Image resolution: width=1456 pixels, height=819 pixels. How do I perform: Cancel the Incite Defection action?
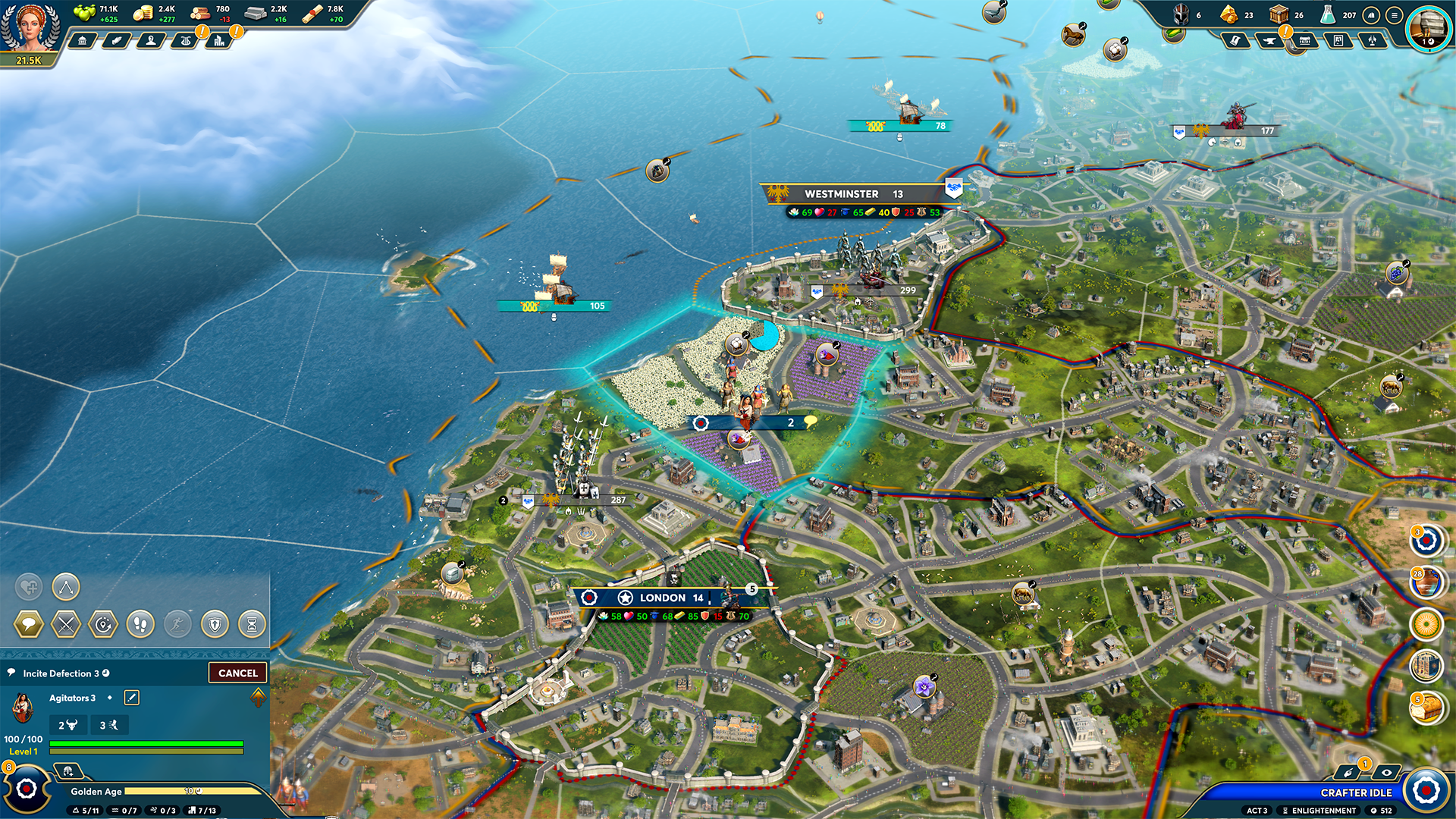pos(238,673)
